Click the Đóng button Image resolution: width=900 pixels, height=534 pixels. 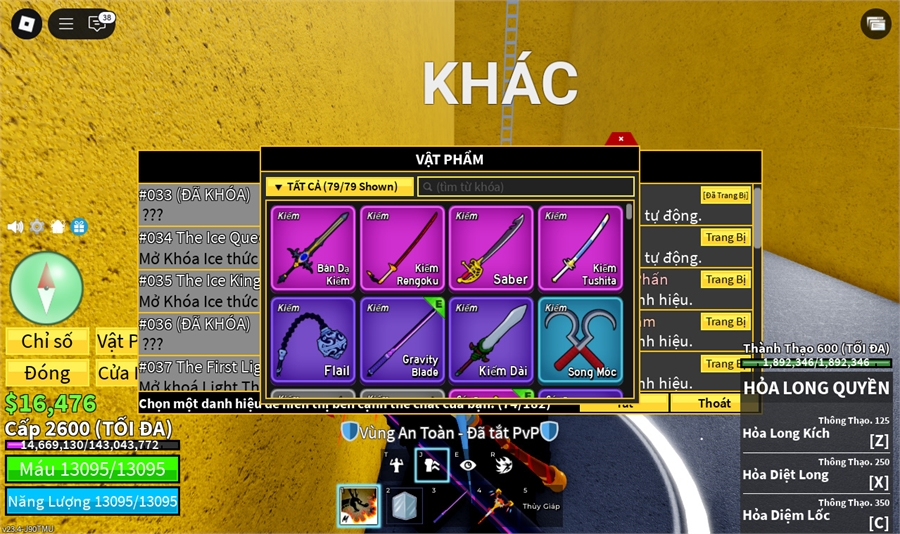click(x=47, y=373)
